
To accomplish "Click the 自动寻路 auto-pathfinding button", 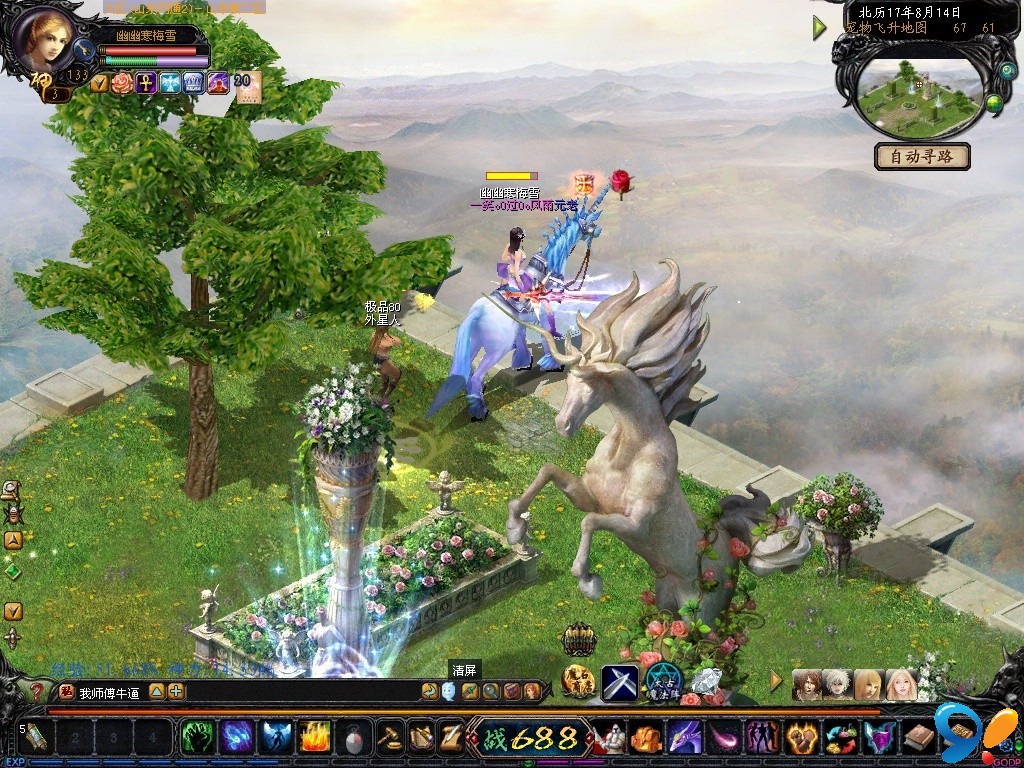I will click(922, 157).
